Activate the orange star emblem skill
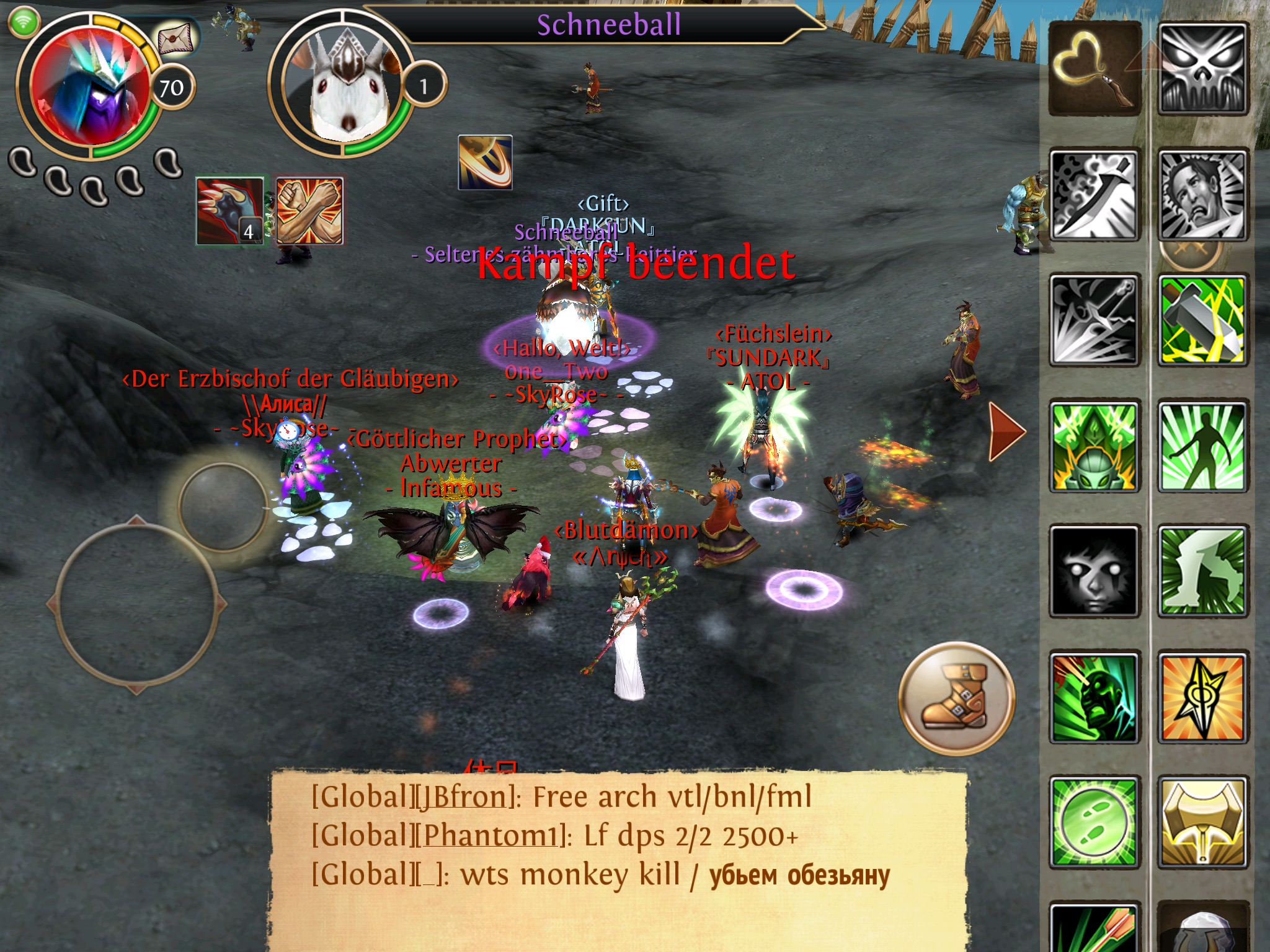Screen dimensions: 1270x952 click(1202, 697)
